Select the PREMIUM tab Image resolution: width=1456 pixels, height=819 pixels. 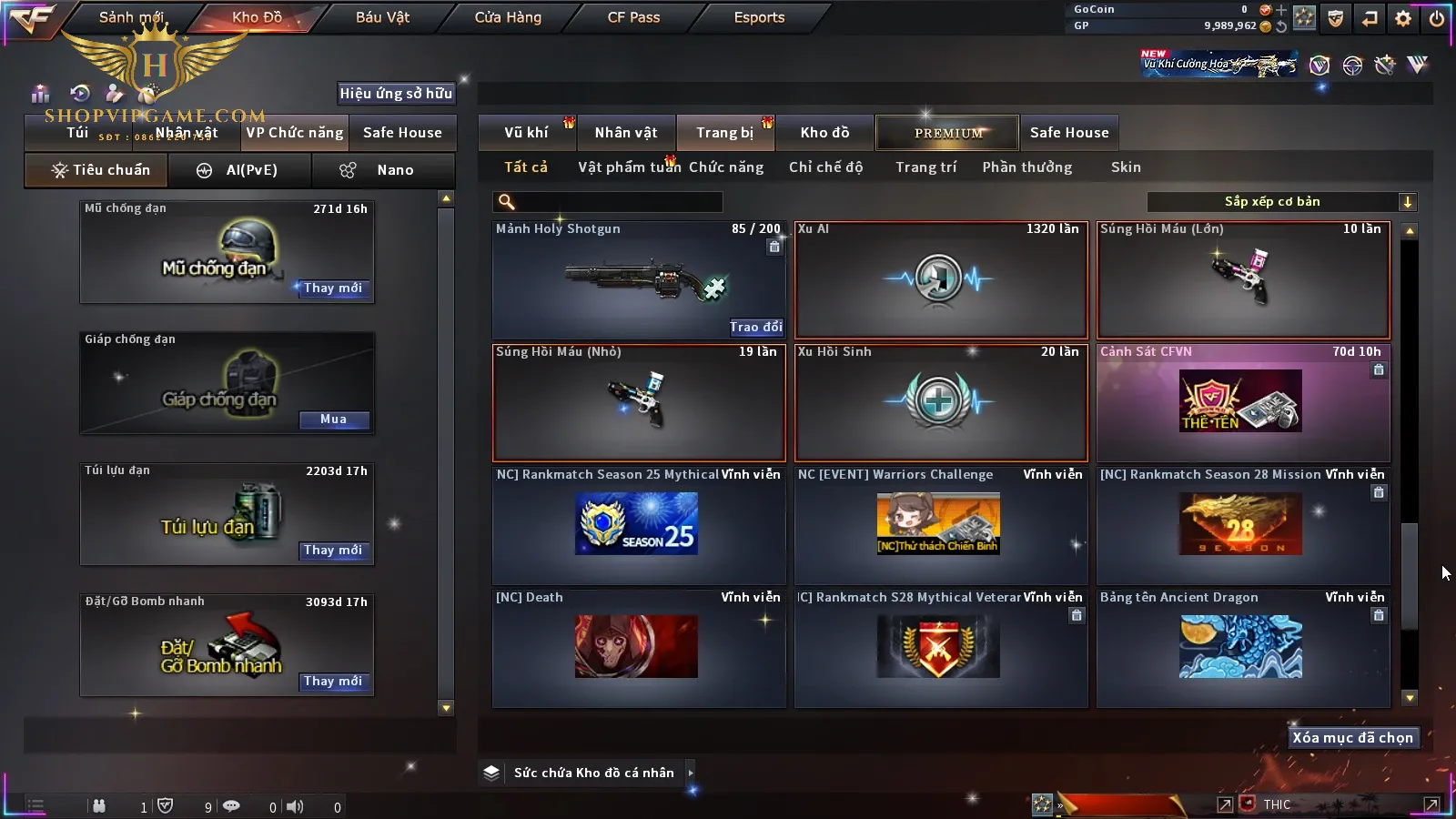pyautogui.click(x=947, y=133)
